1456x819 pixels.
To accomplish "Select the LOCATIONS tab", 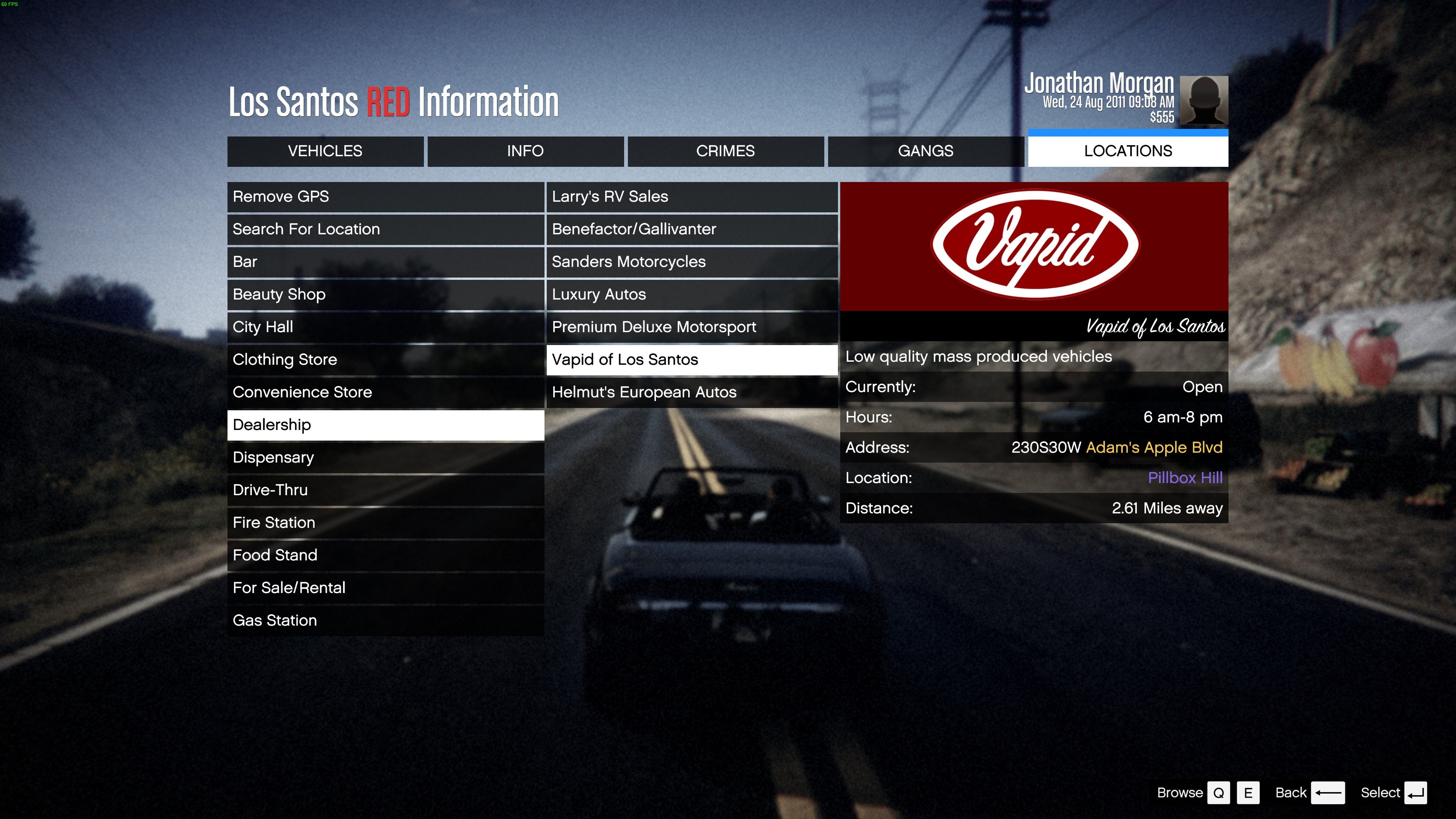I will point(1128,151).
